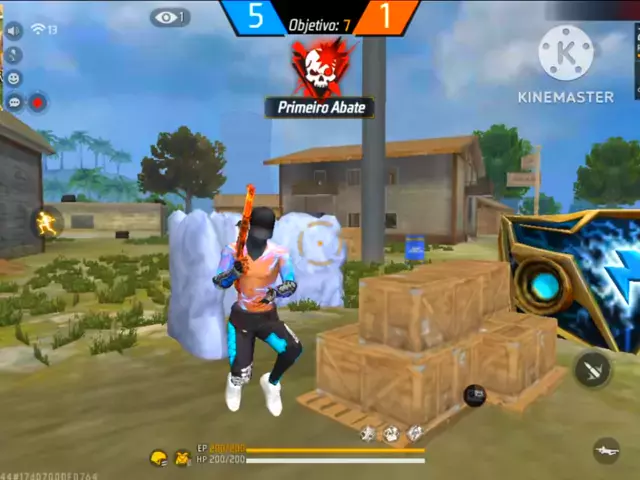Tap the red record button
640x480 pixels.
[x=38, y=102]
